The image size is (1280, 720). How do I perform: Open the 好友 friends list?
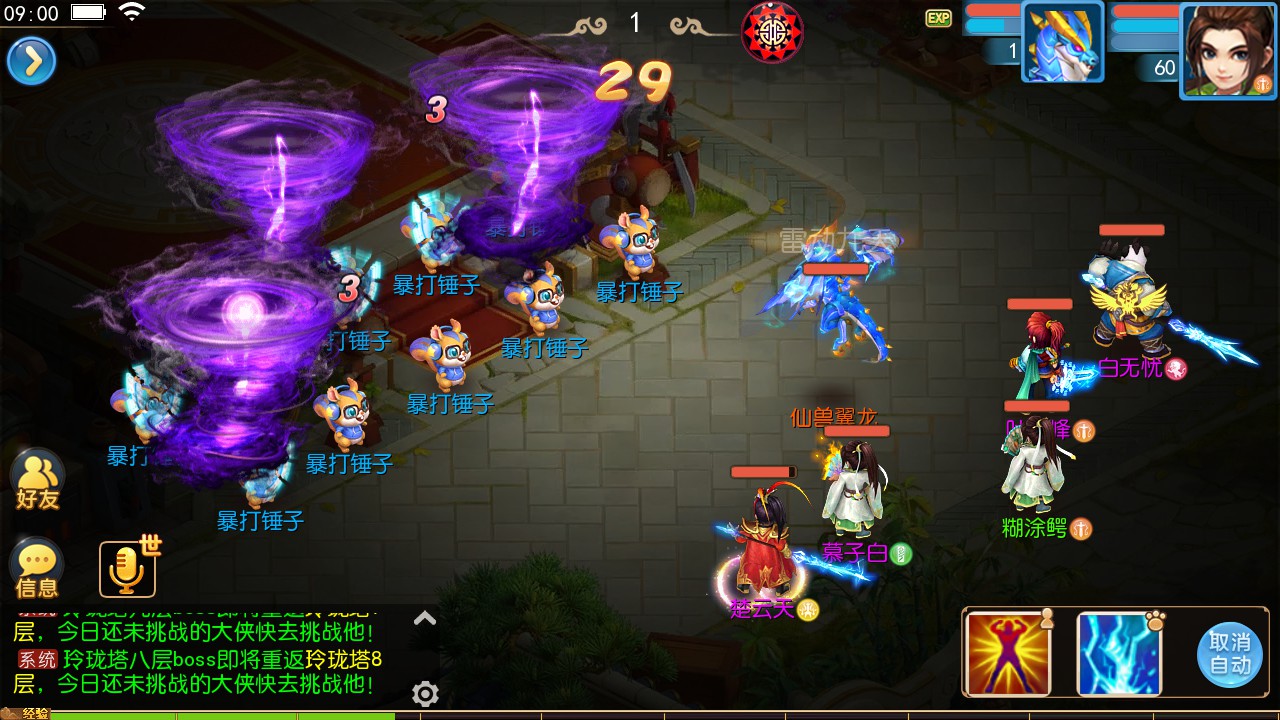[38, 481]
